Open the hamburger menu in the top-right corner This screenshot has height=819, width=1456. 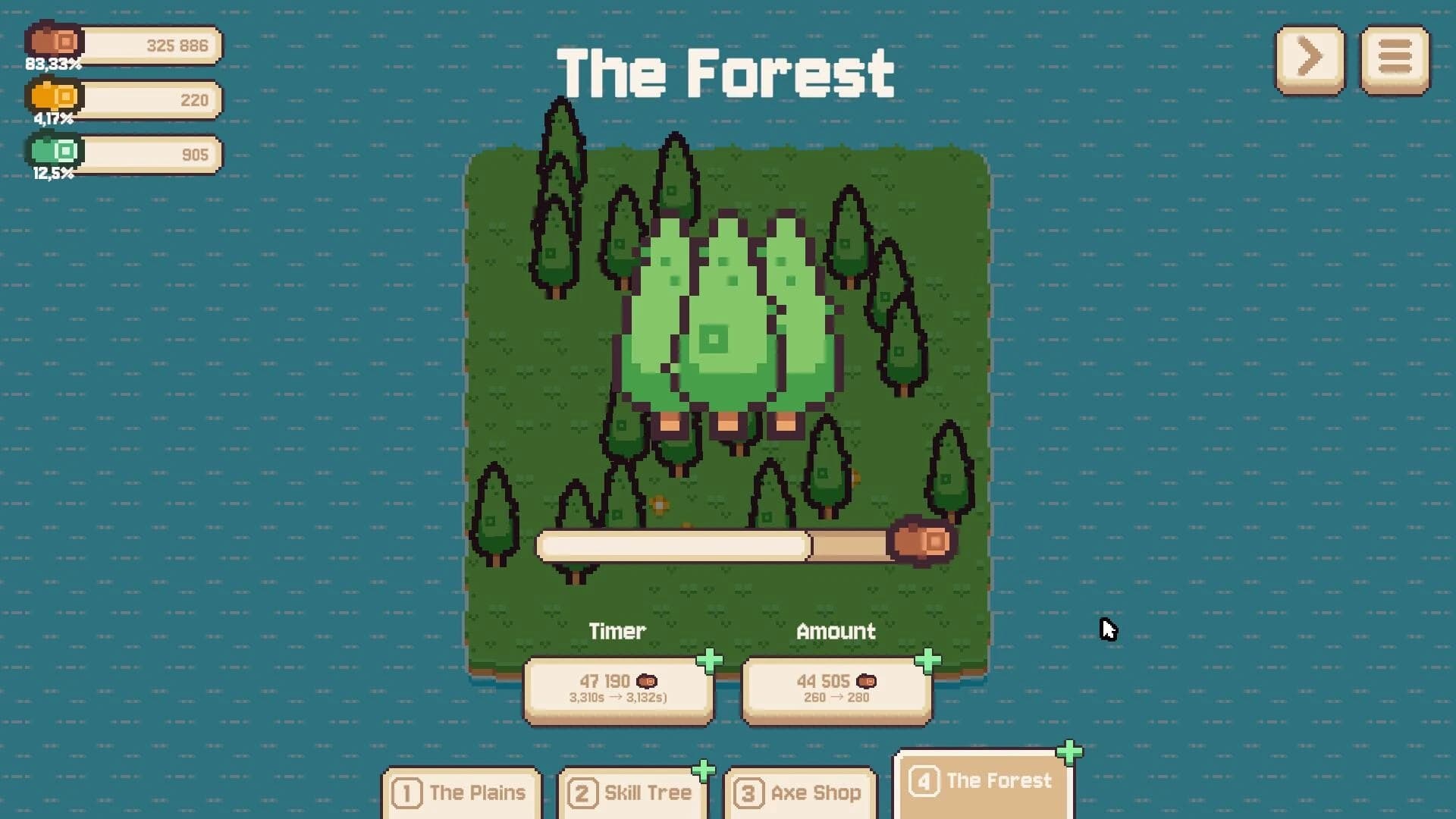pos(1394,59)
